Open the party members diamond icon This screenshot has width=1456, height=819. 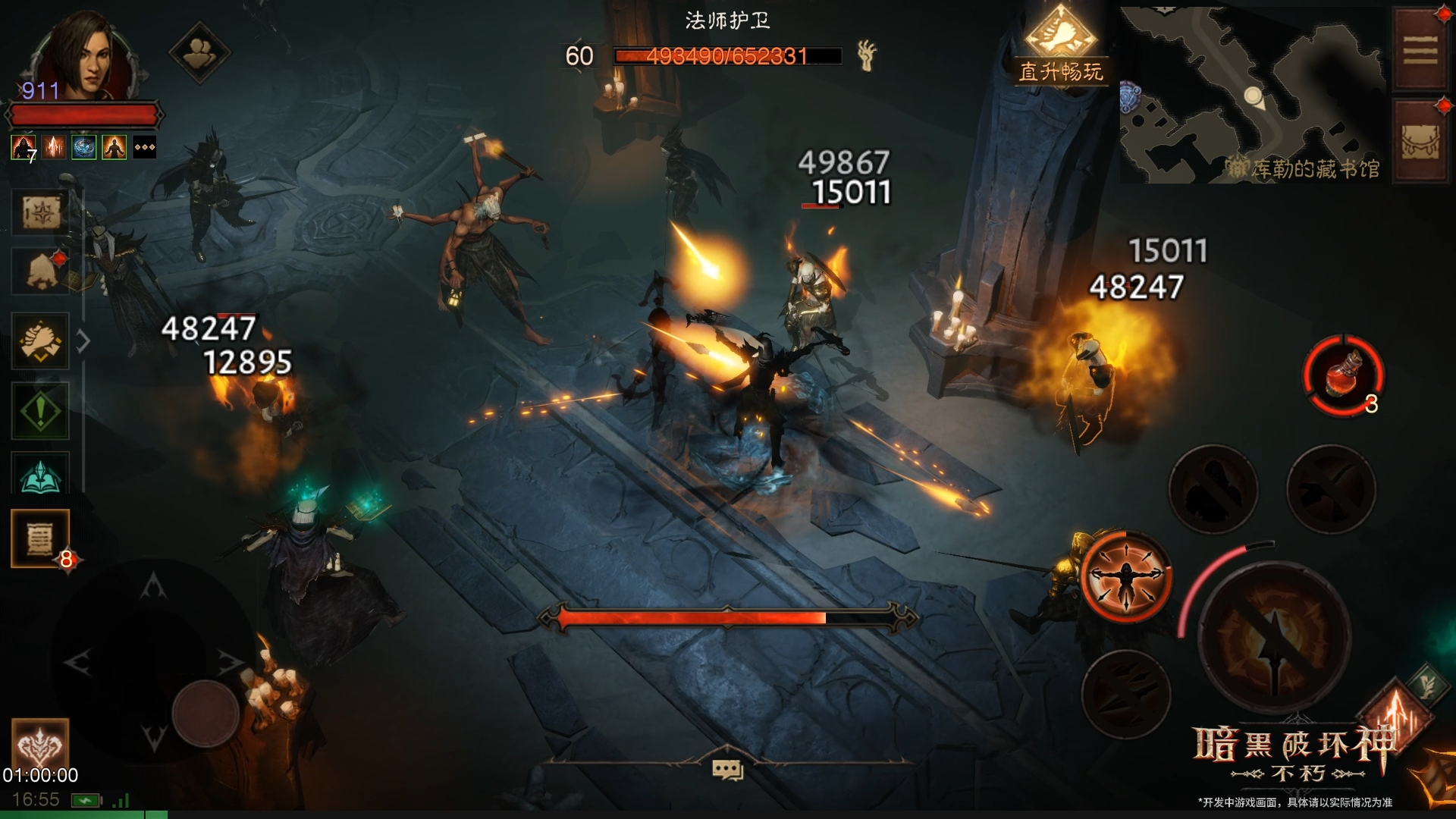199,52
